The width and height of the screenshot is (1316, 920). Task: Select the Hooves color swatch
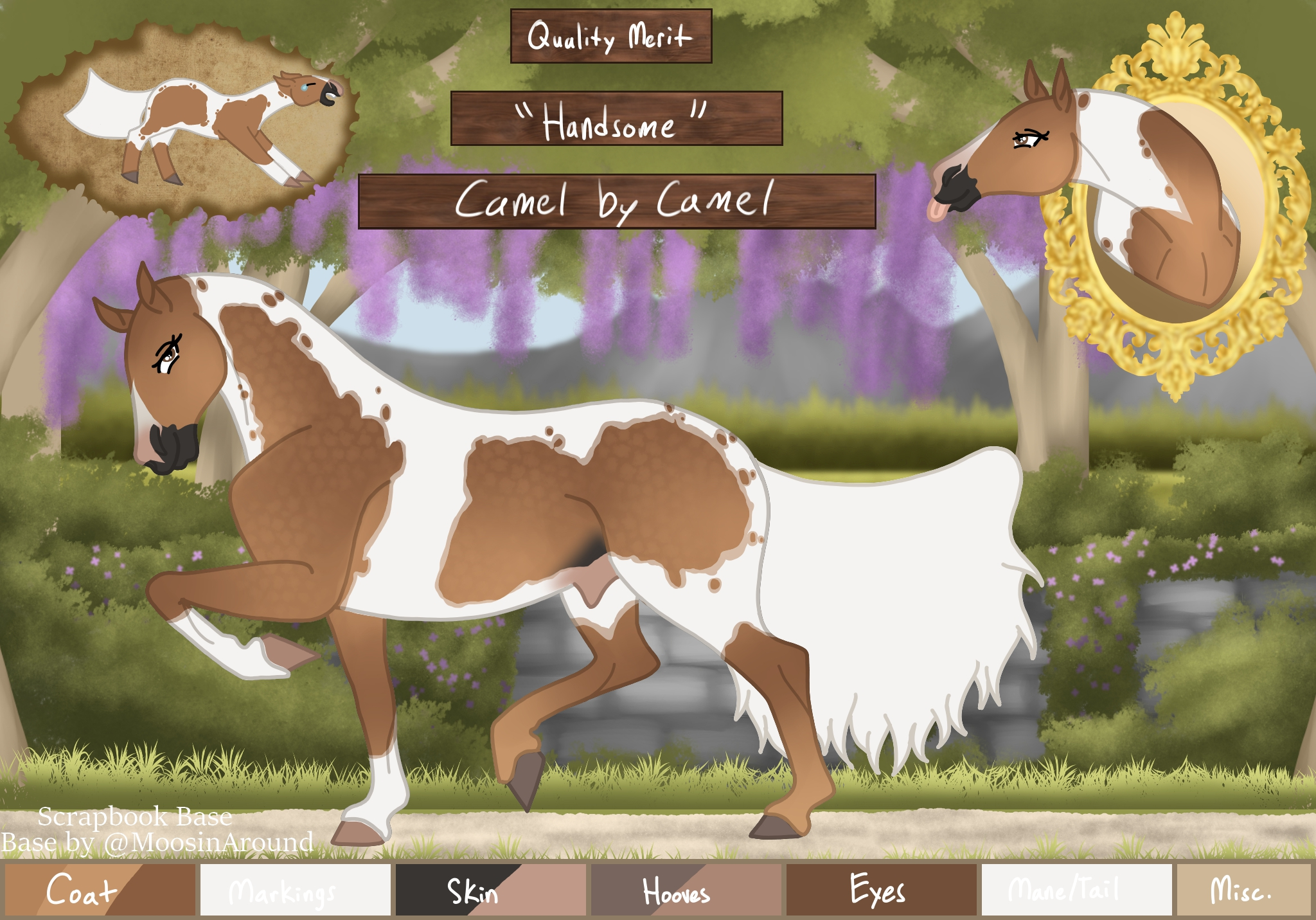tap(686, 890)
